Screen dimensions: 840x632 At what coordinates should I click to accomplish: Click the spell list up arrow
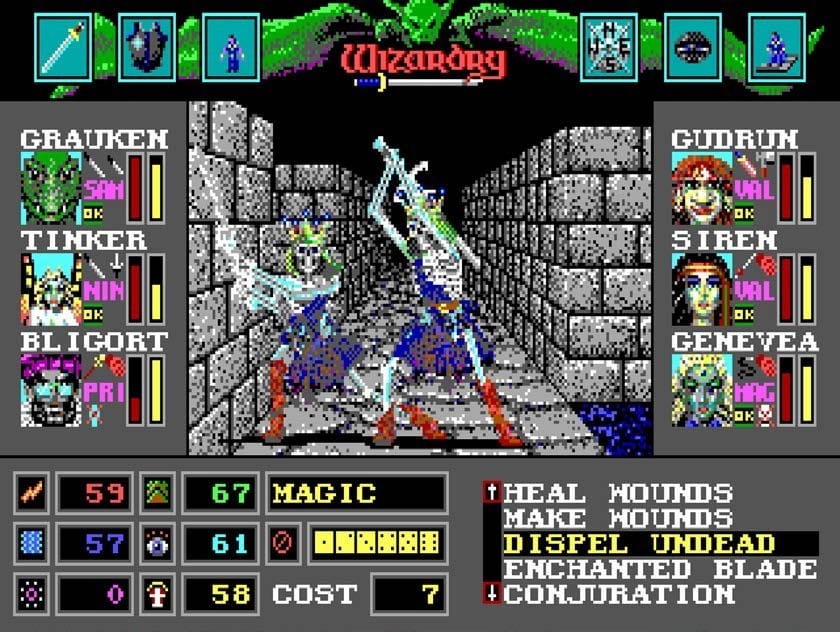point(491,492)
